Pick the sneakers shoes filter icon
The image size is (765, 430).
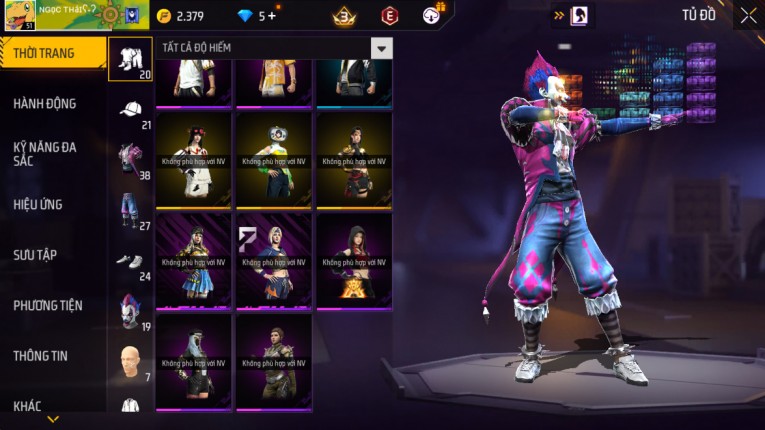130,260
